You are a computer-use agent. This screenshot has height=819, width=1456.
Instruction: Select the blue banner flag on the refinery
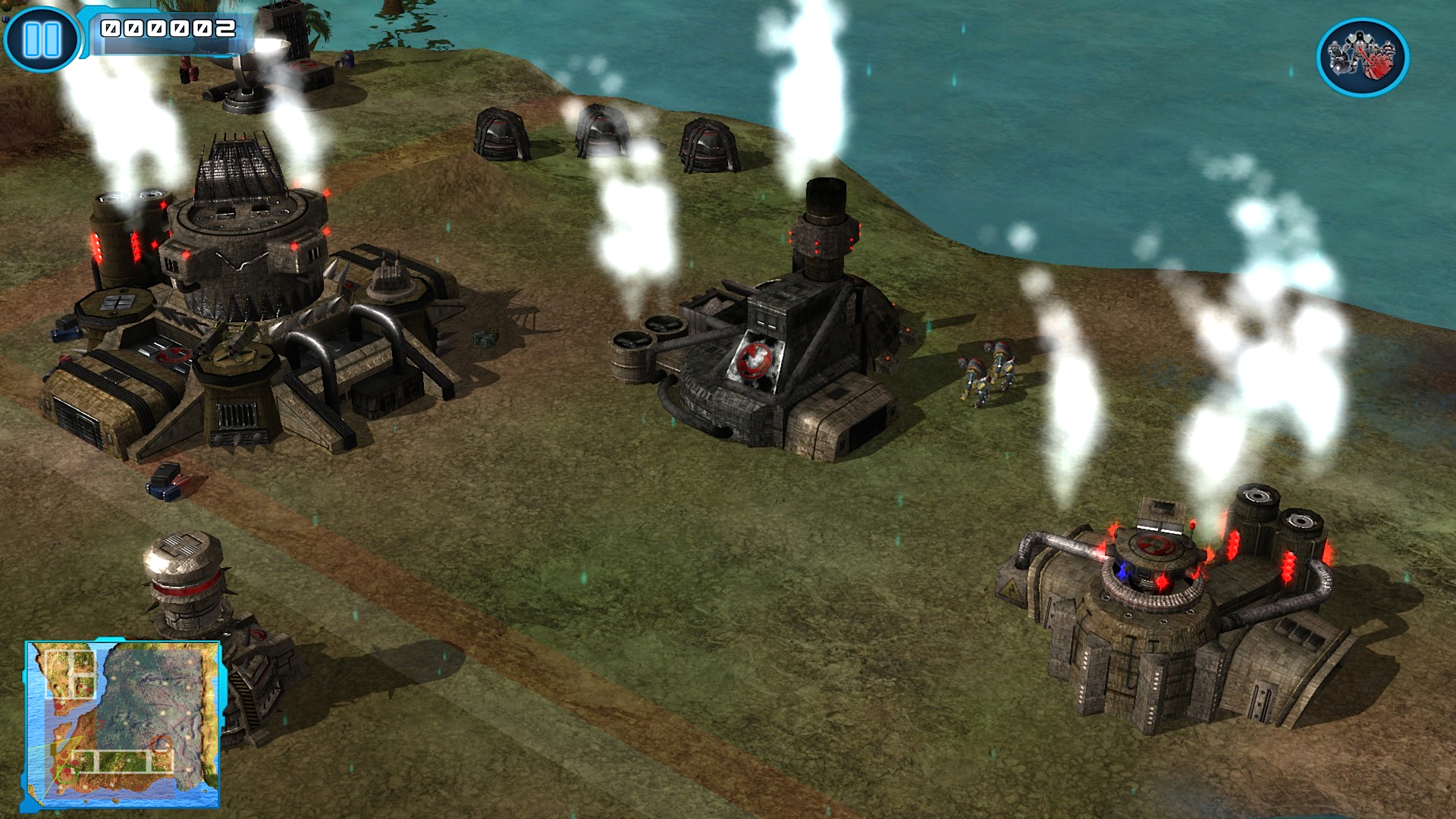click(x=1122, y=572)
